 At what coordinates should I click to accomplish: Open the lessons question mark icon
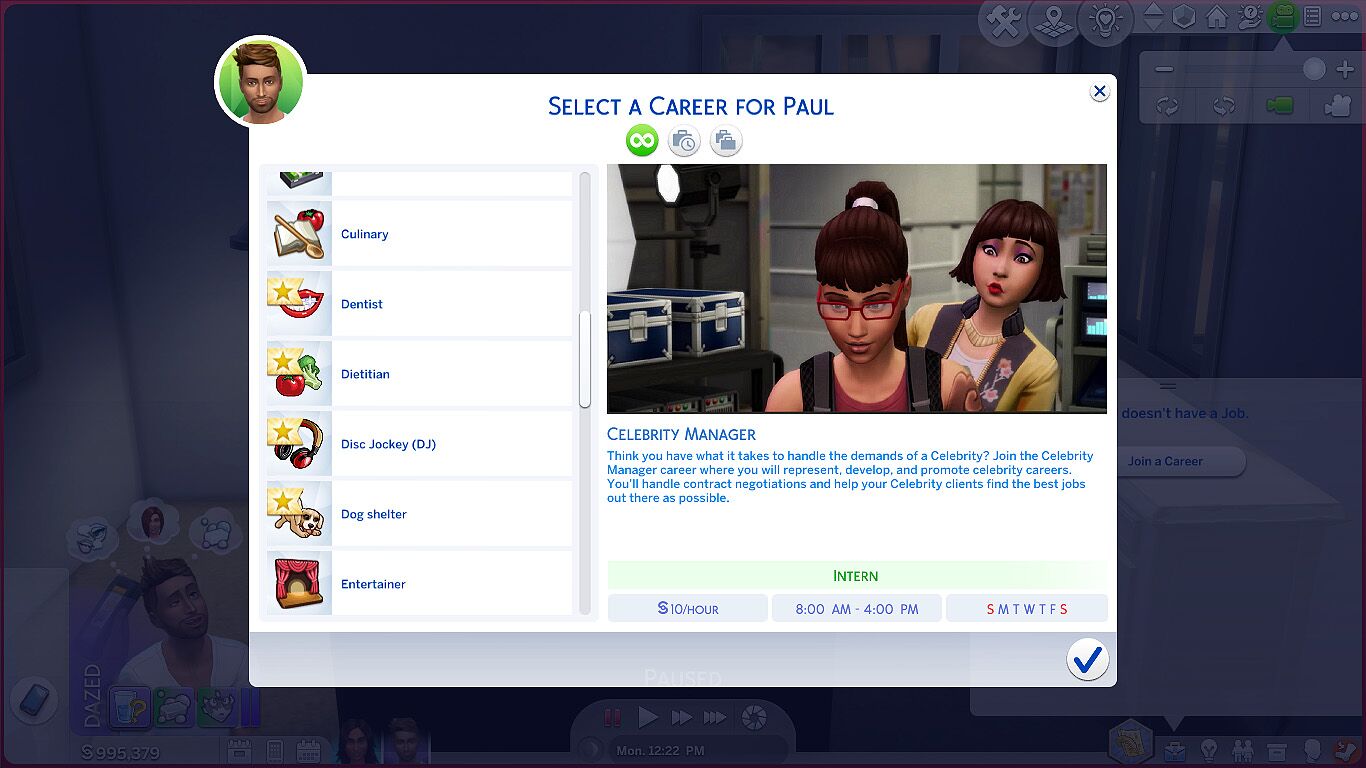pyautogui.click(x=1248, y=17)
